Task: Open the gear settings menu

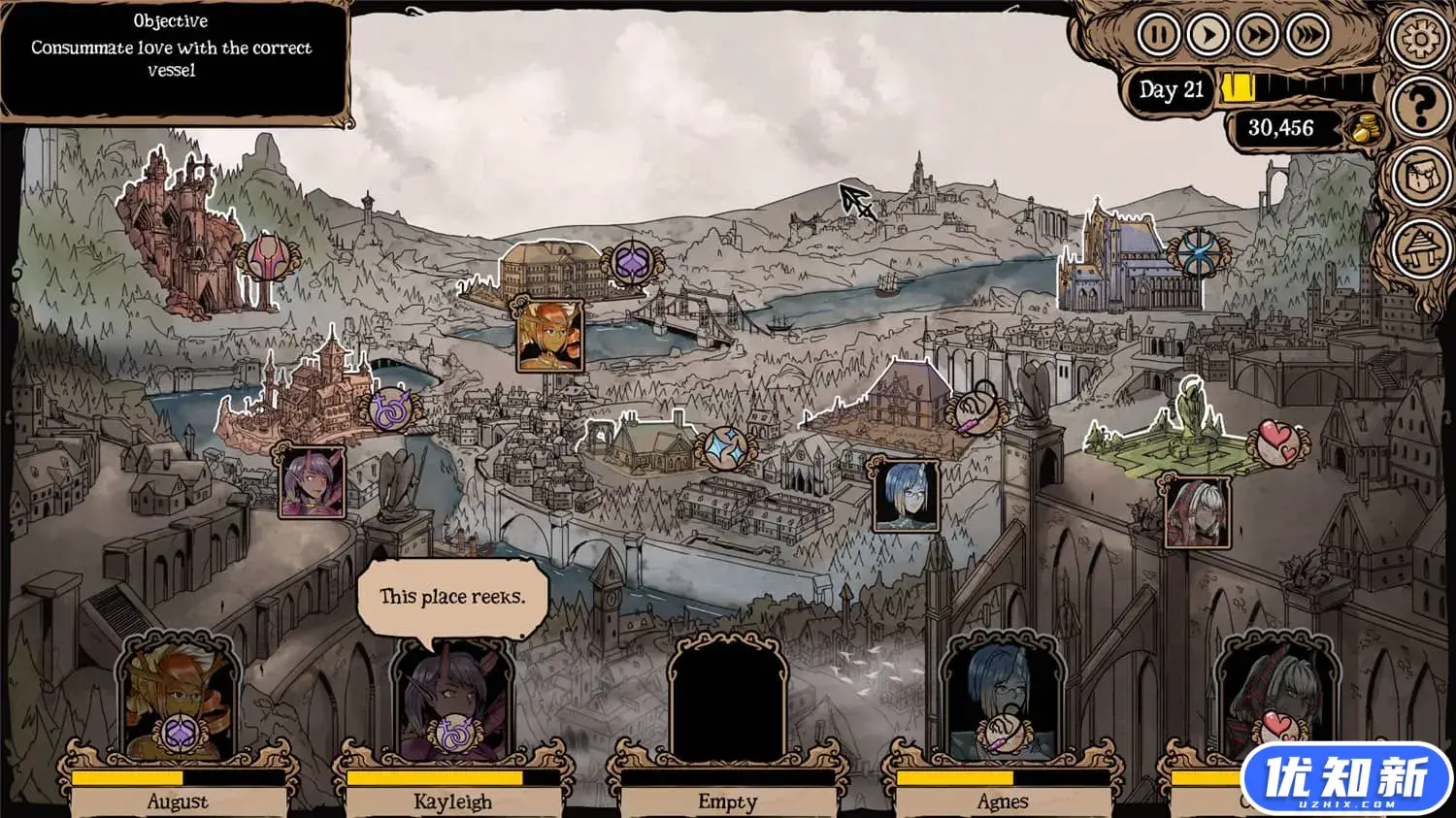Action: [1419, 38]
